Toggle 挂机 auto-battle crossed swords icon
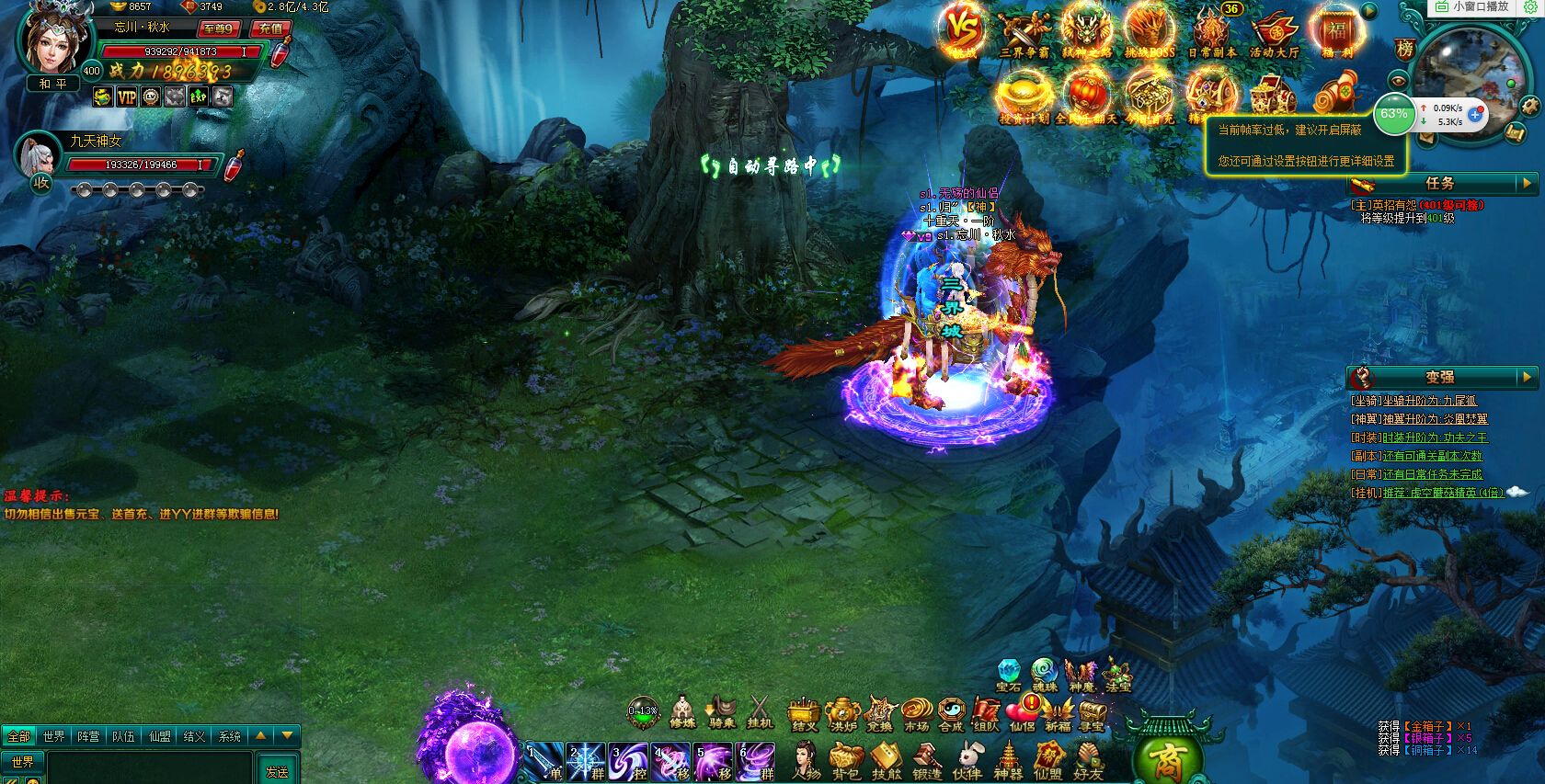The height and width of the screenshot is (784, 1545). pyautogui.click(x=760, y=710)
